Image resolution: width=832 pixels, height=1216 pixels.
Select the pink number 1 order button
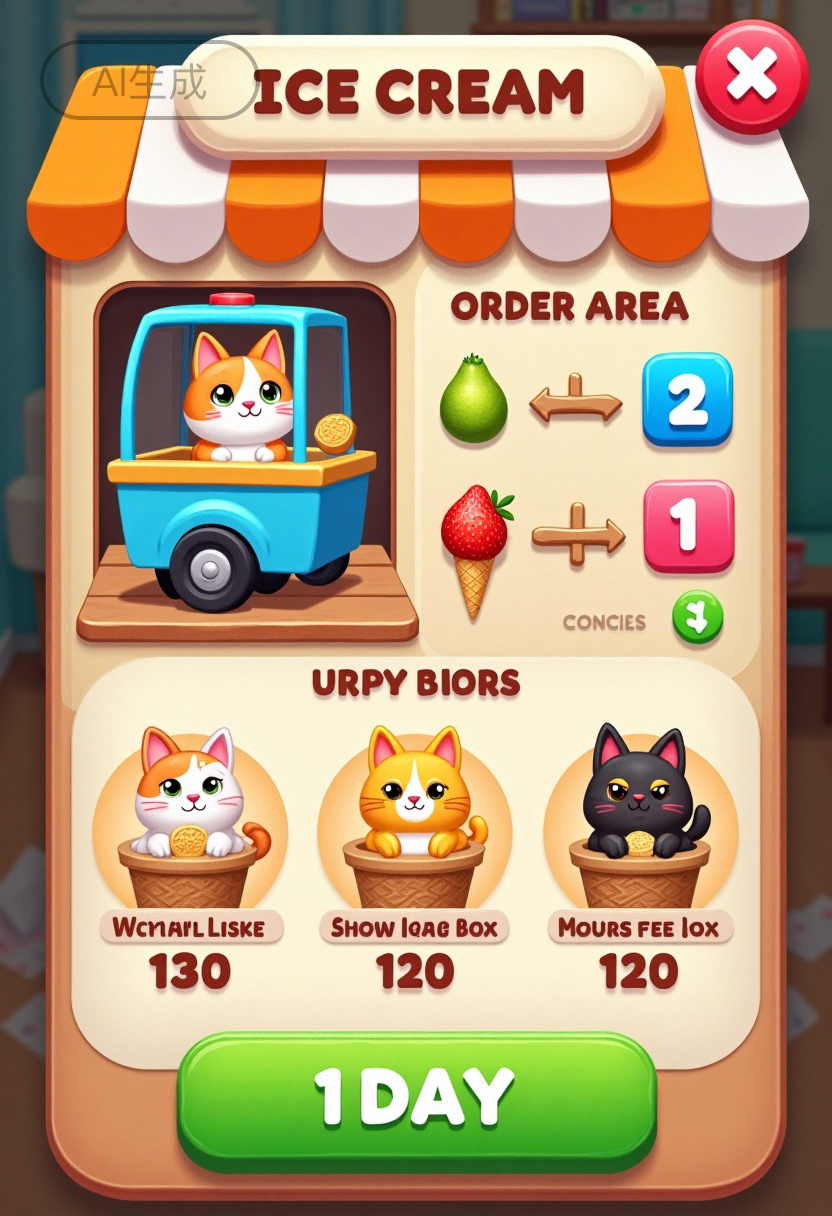688,526
